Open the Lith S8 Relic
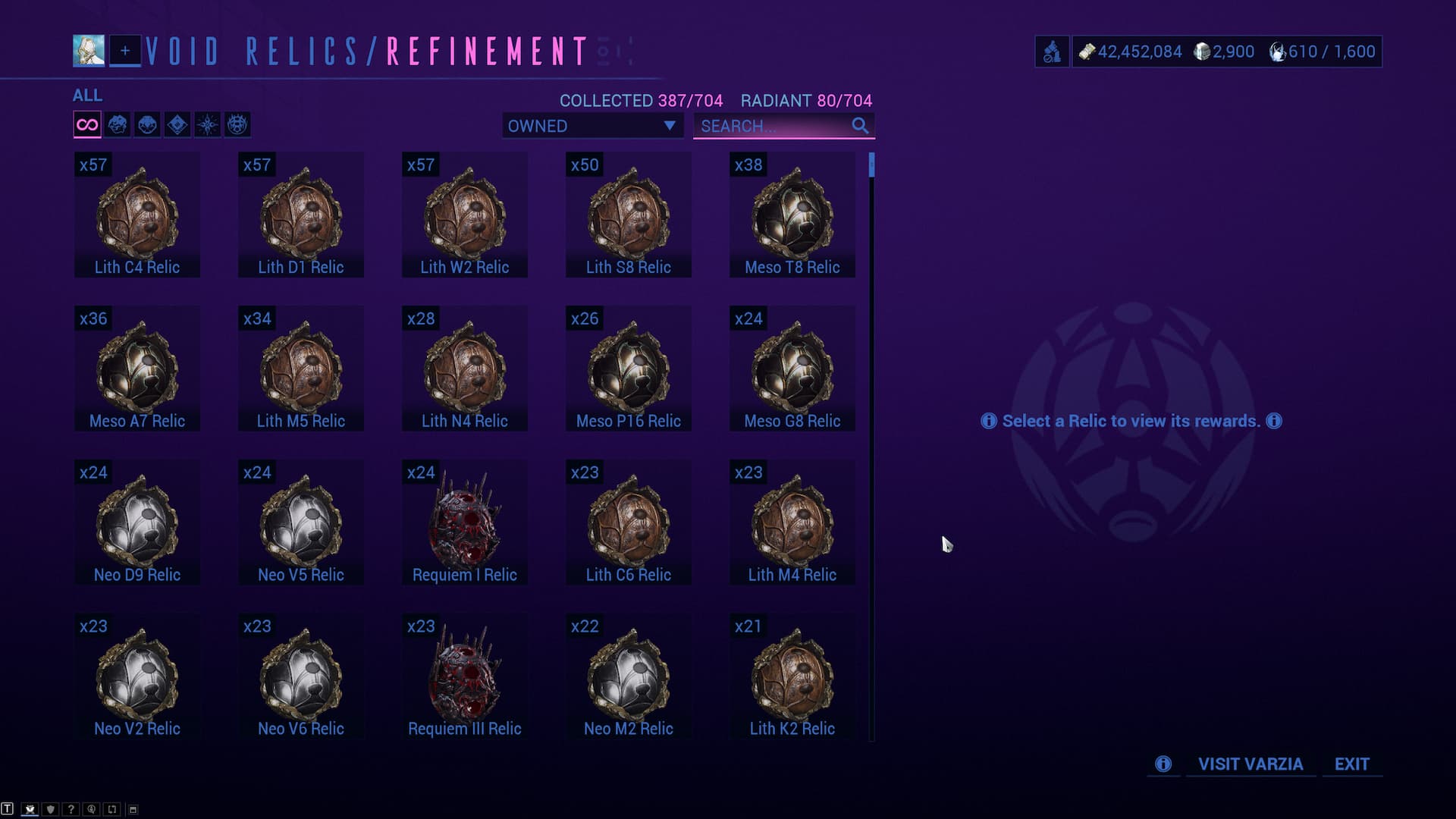The image size is (1456, 819). tap(629, 215)
